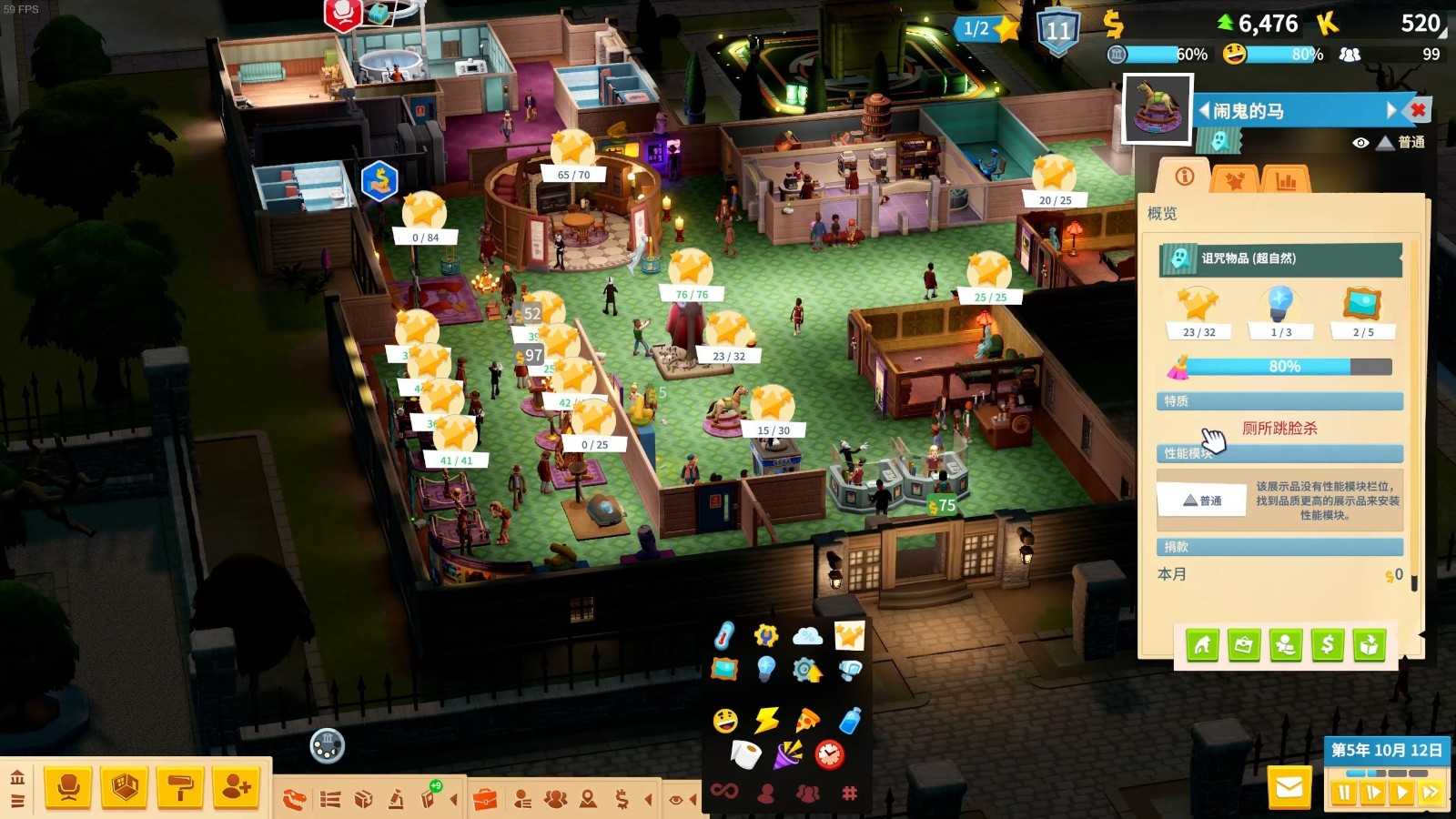Show the toilet paper needs overlay
This screenshot has height=819, width=1456.
[x=746, y=754]
